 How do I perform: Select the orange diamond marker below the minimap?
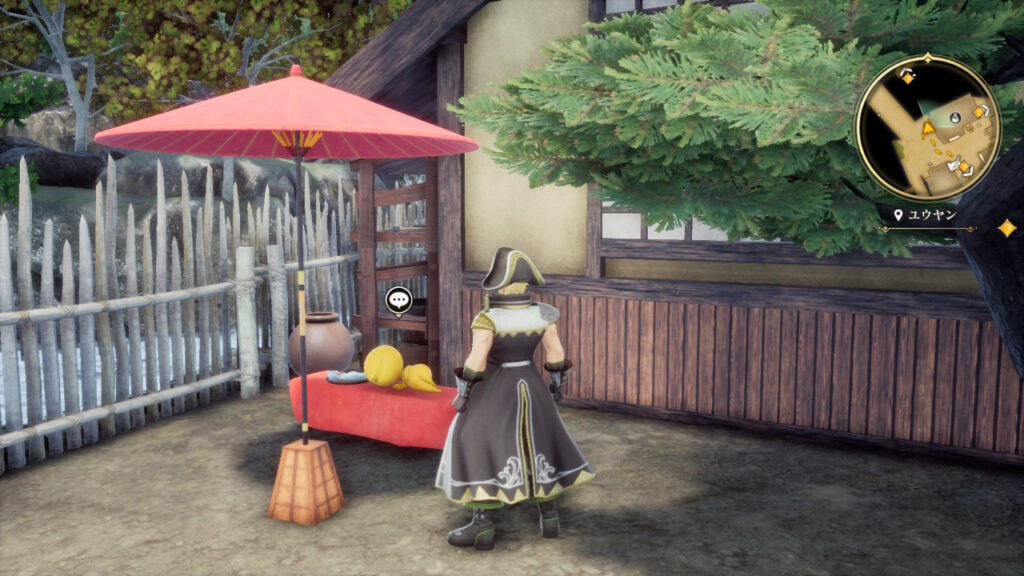click(x=1006, y=228)
